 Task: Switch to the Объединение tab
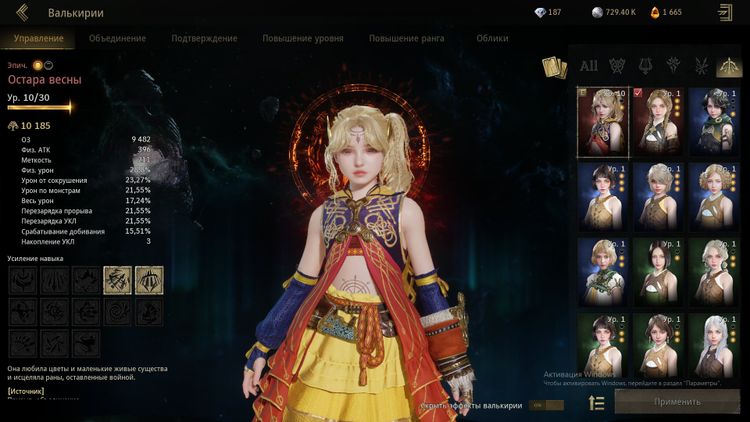(x=117, y=38)
